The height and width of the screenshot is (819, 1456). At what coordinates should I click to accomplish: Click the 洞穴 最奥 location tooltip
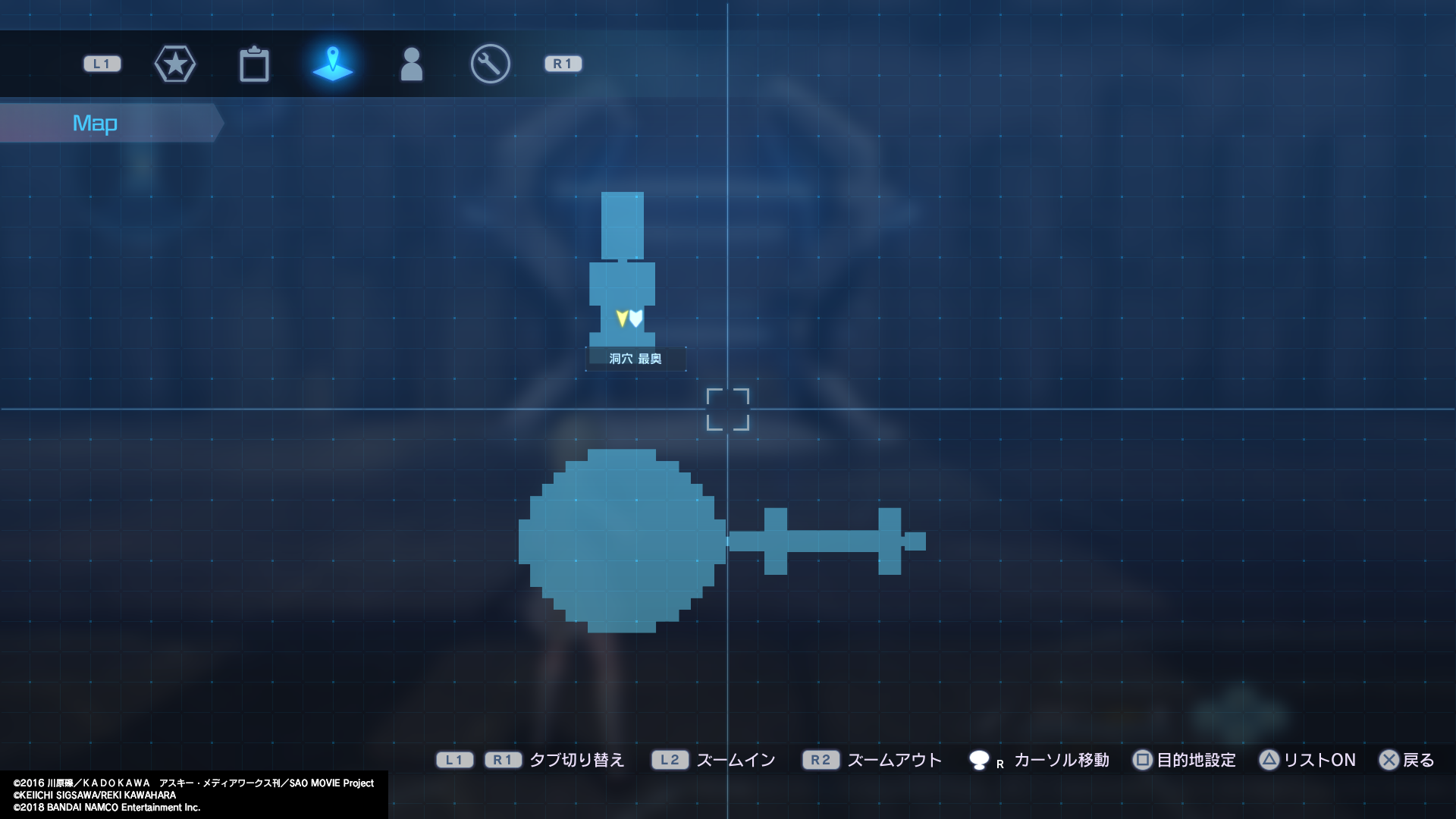(636, 359)
